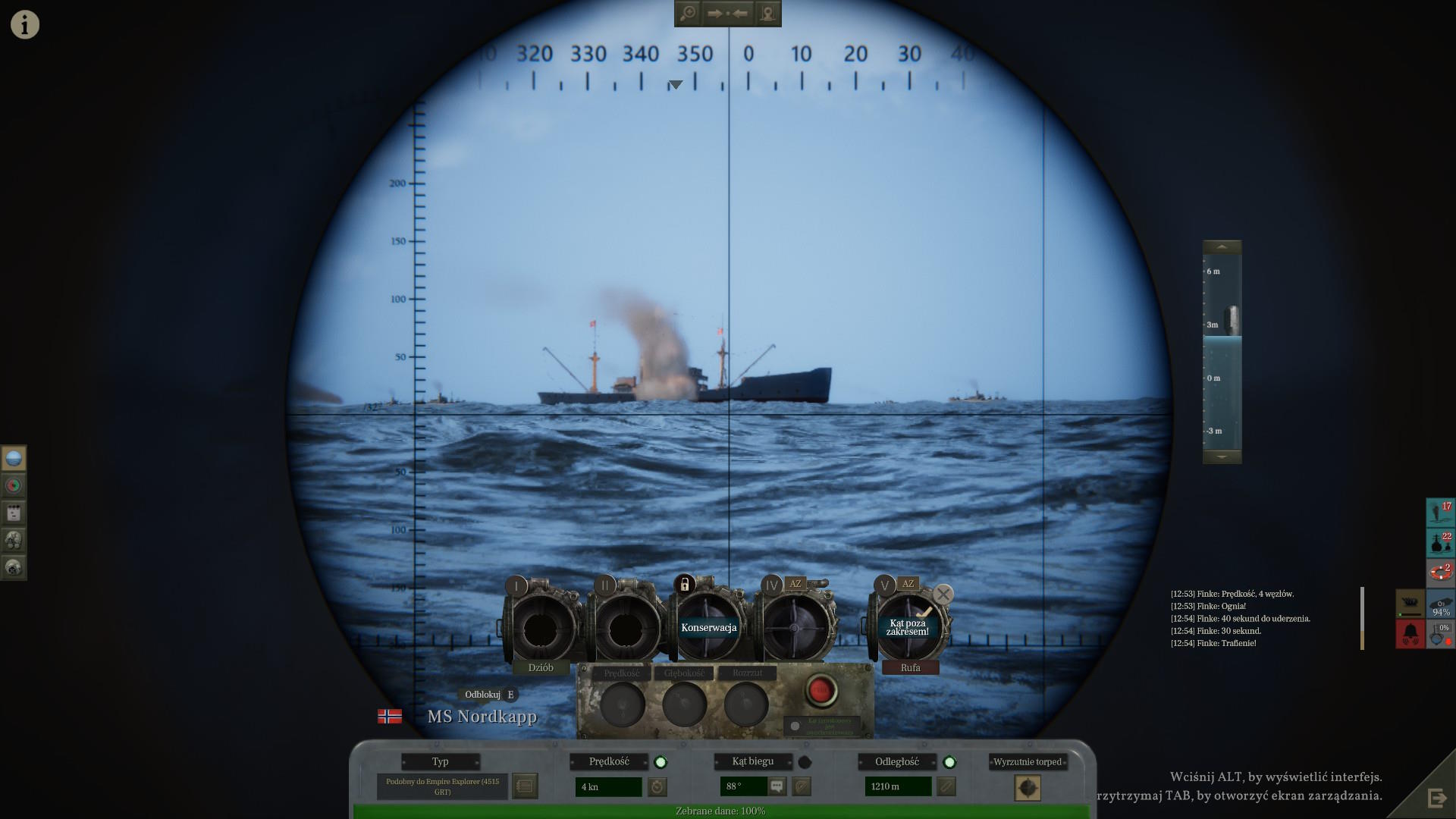
Task: Toggle the red alarm bell icon
Action: 1410,634
